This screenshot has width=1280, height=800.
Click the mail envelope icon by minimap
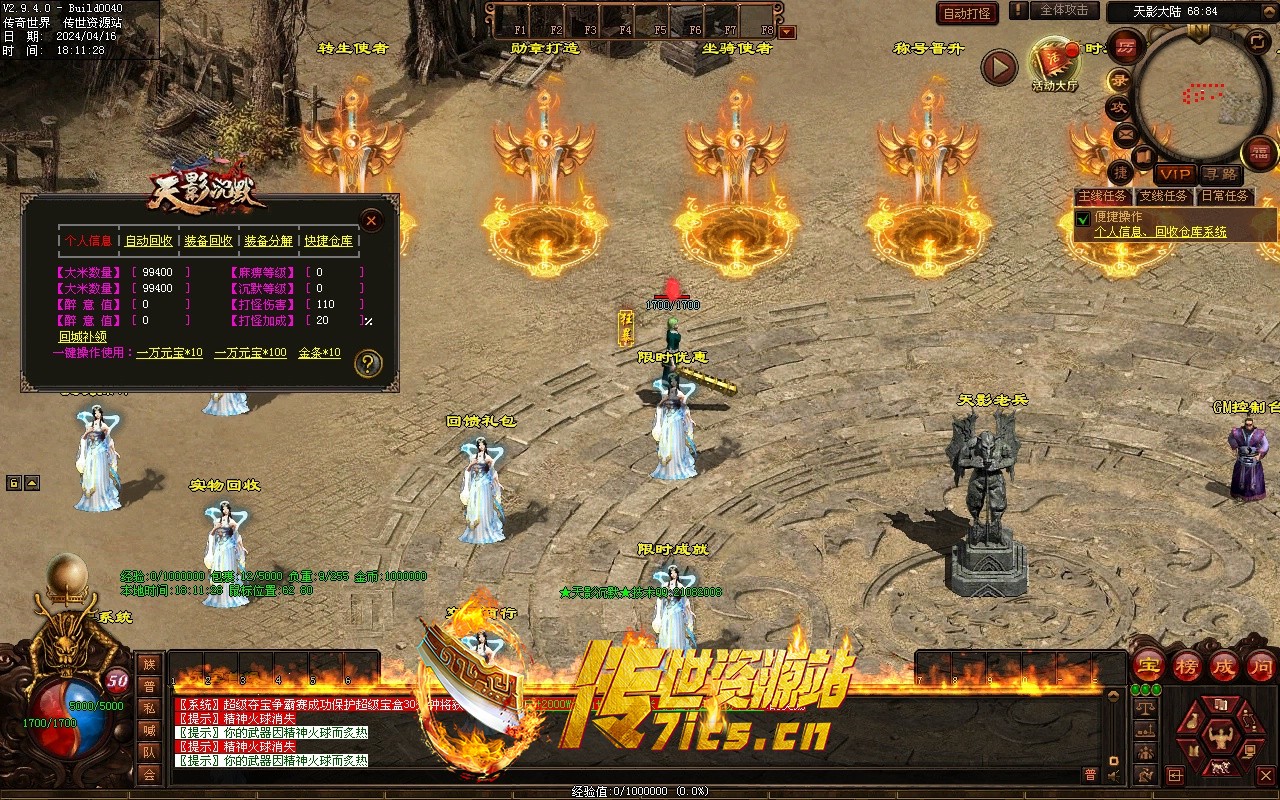point(1125,134)
